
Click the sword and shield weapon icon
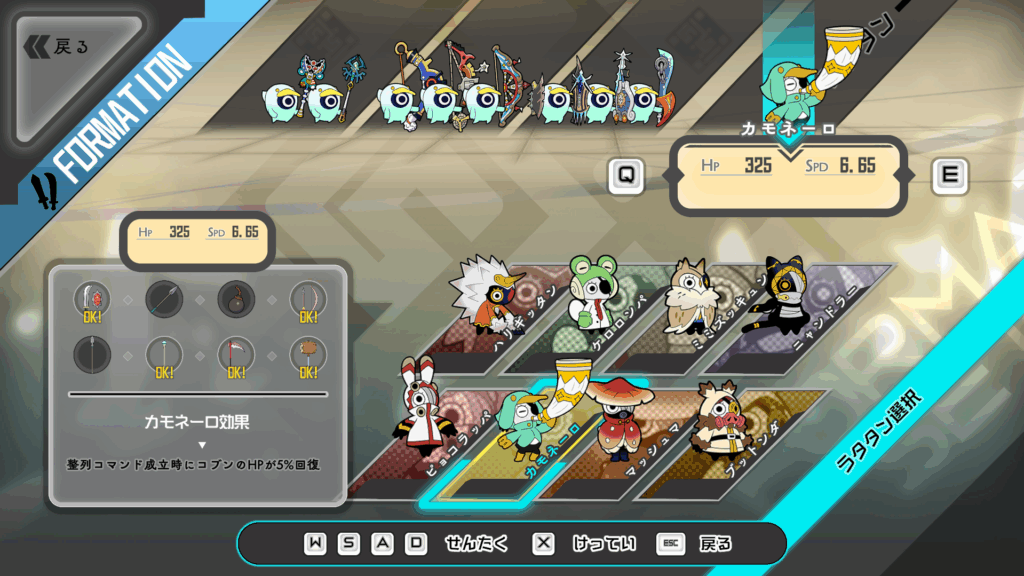tap(92, 298)
